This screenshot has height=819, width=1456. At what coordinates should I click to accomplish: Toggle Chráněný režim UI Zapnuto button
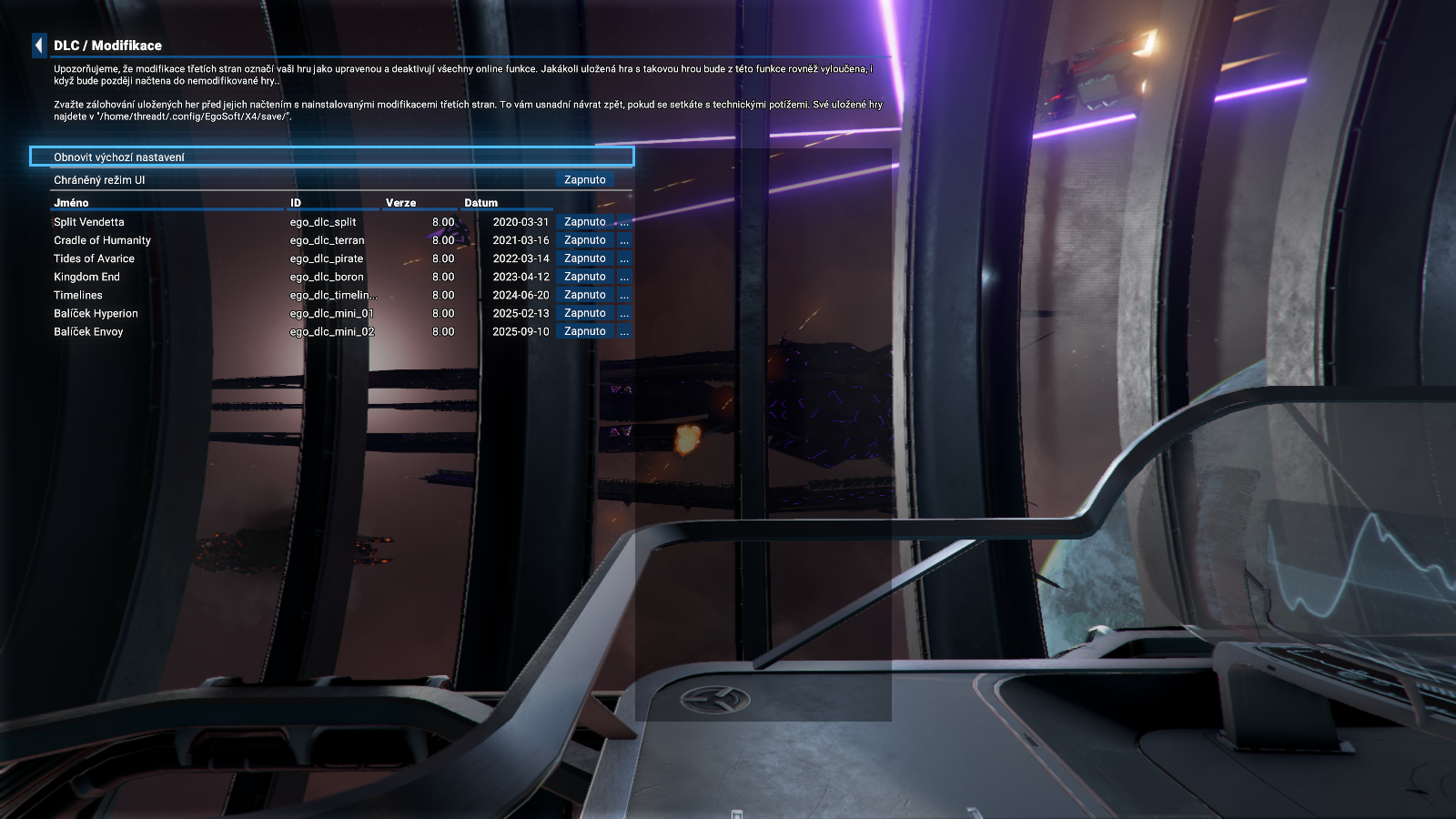584,180
